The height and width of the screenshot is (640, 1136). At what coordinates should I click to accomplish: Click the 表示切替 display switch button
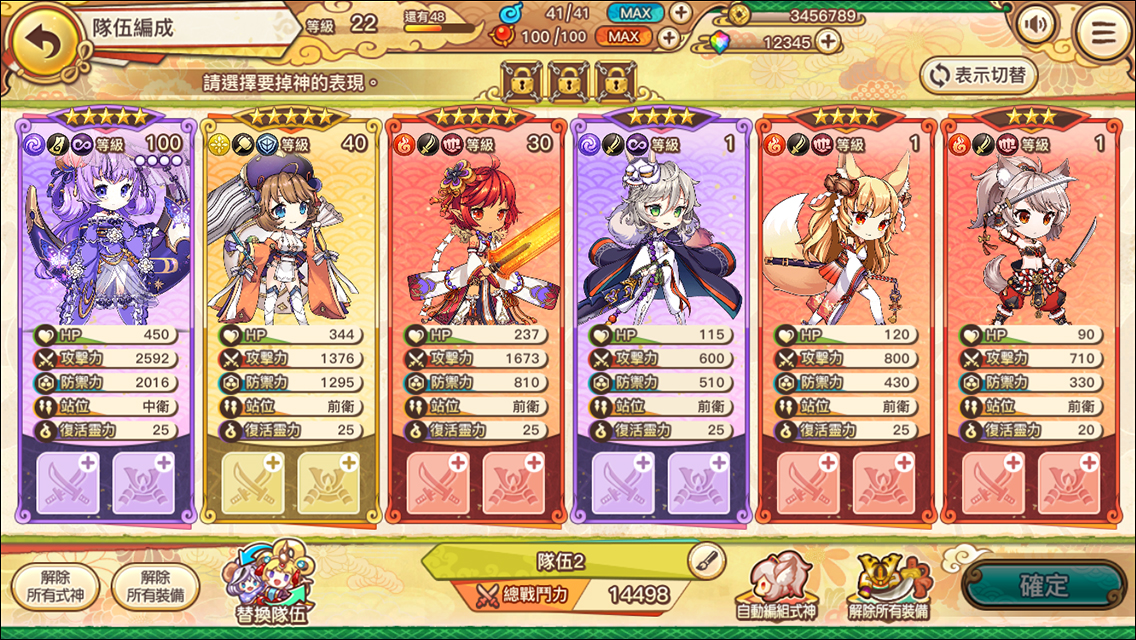[979, 75]
